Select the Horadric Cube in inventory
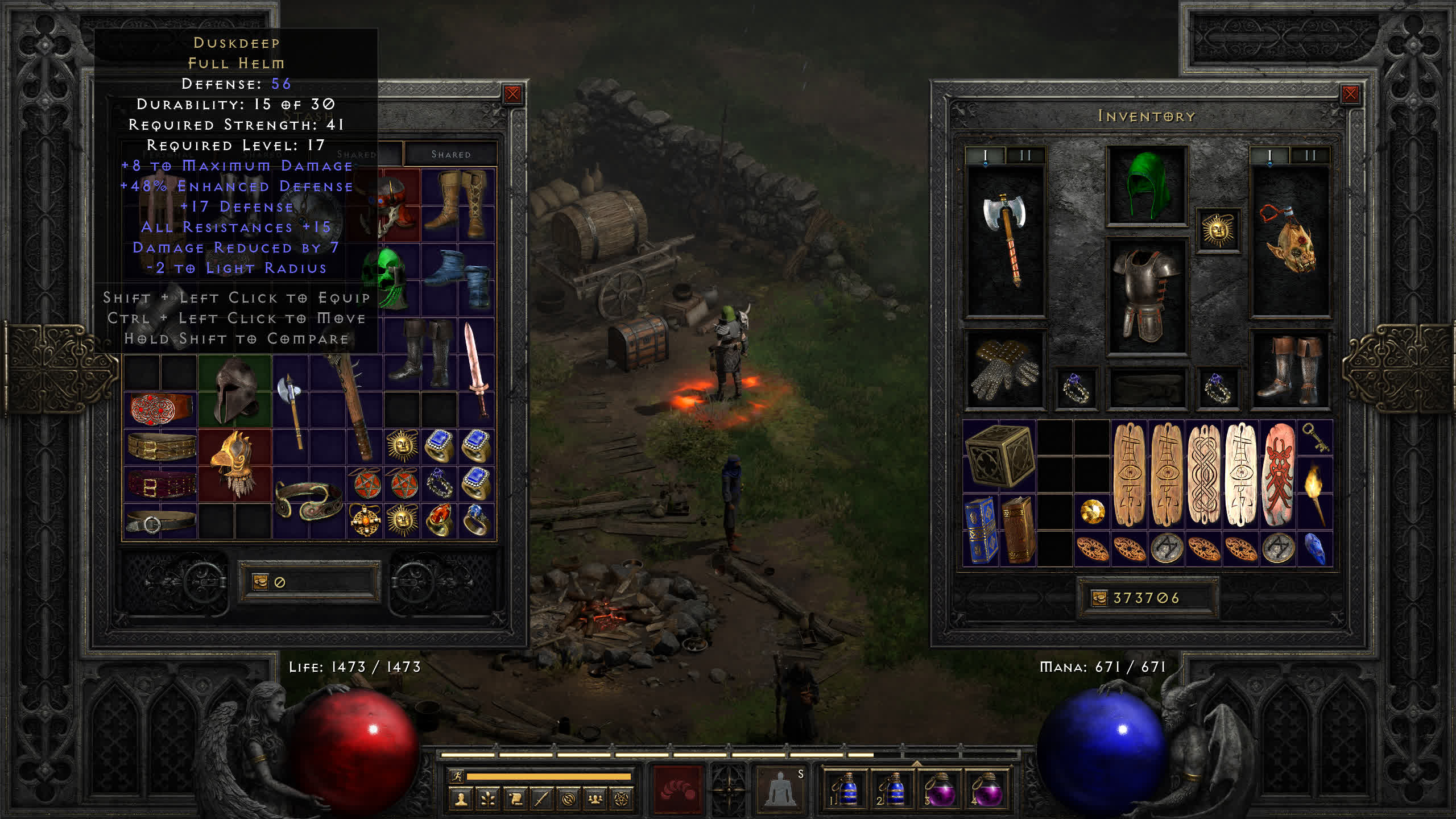Image resolution: width=1456 pixels, height=819 pixels. pos(999,457)
